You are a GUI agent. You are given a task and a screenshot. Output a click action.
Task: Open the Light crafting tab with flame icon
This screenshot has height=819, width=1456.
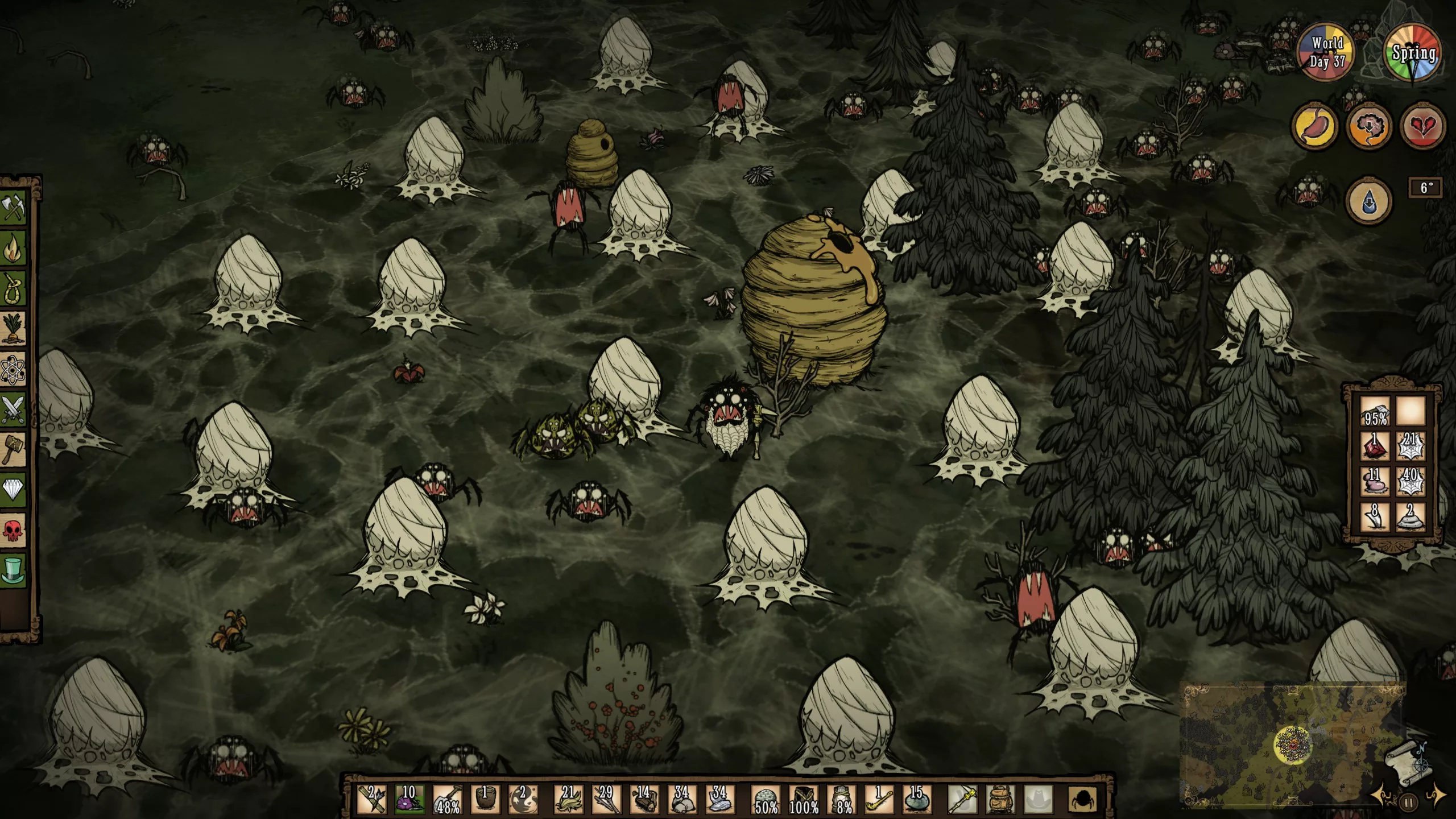pos(14,248)
